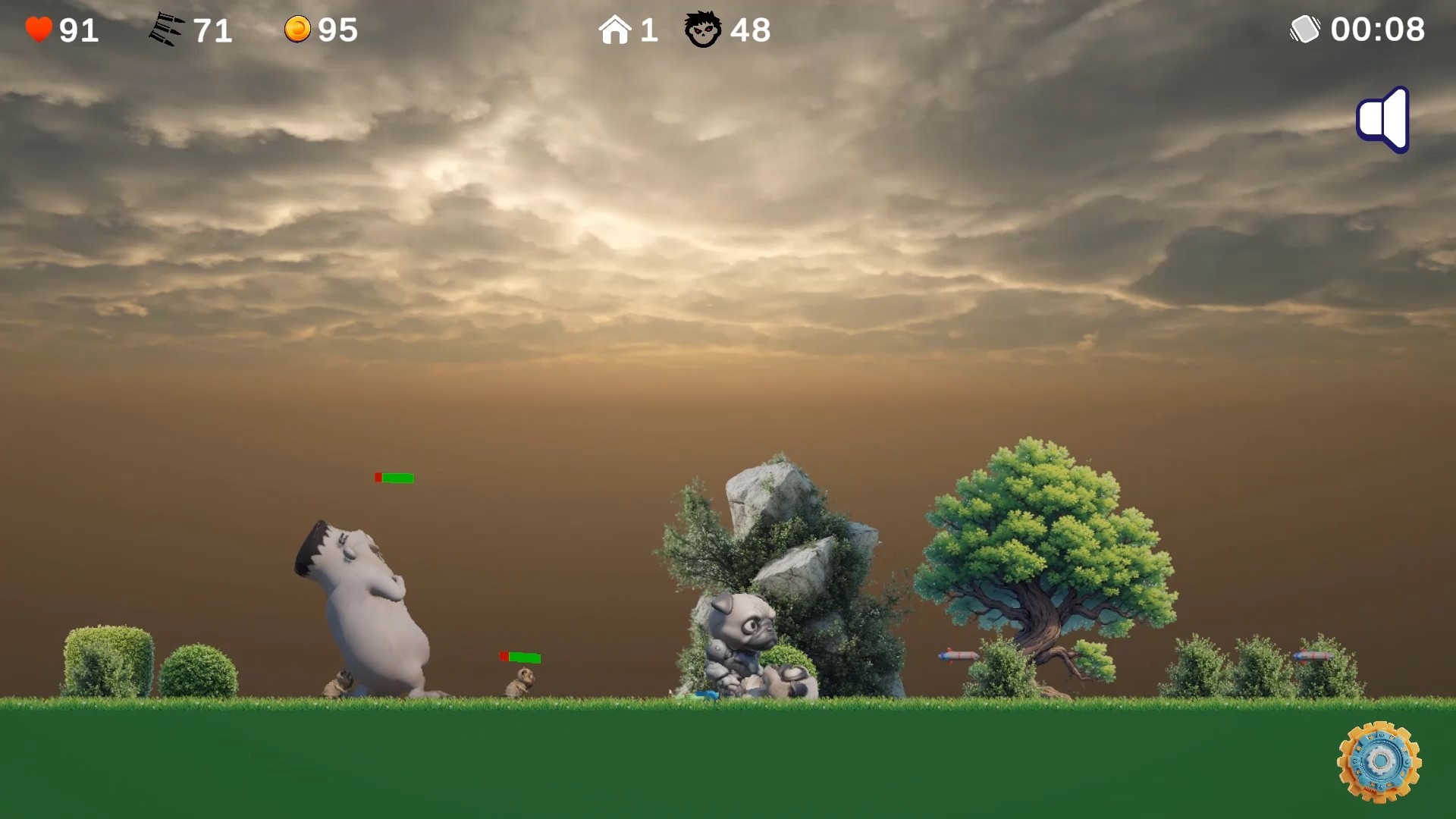The image size is (1456, 819).
Task: Click the skull enemy-counter icon
Action: tap(703, 30)
